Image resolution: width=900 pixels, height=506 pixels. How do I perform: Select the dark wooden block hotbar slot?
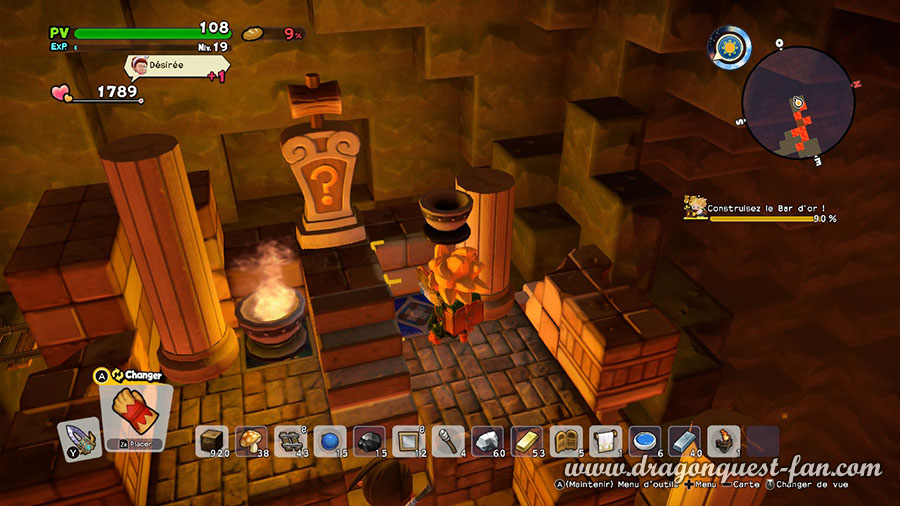click(211, 441)
